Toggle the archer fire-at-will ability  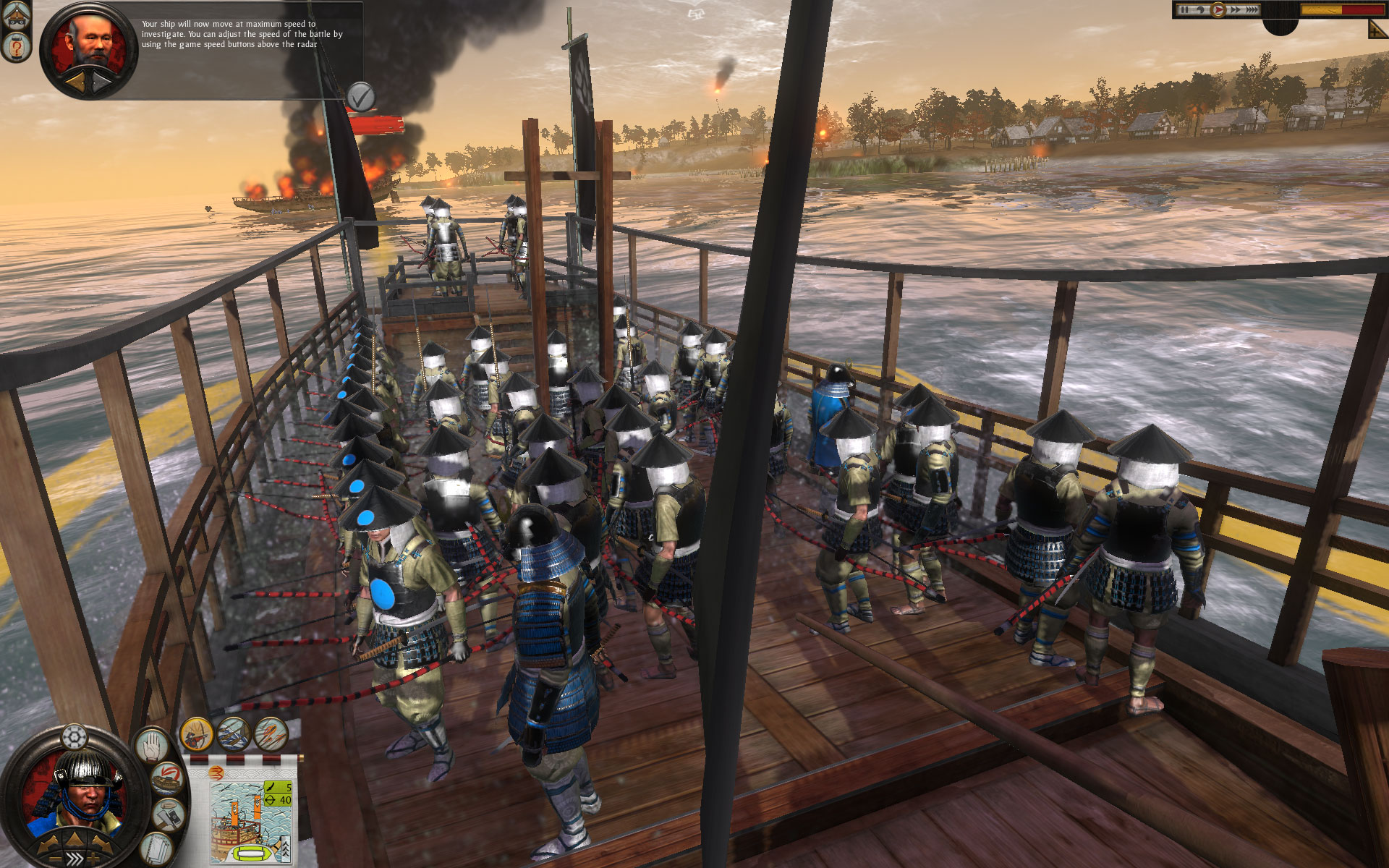pos(196,735)
